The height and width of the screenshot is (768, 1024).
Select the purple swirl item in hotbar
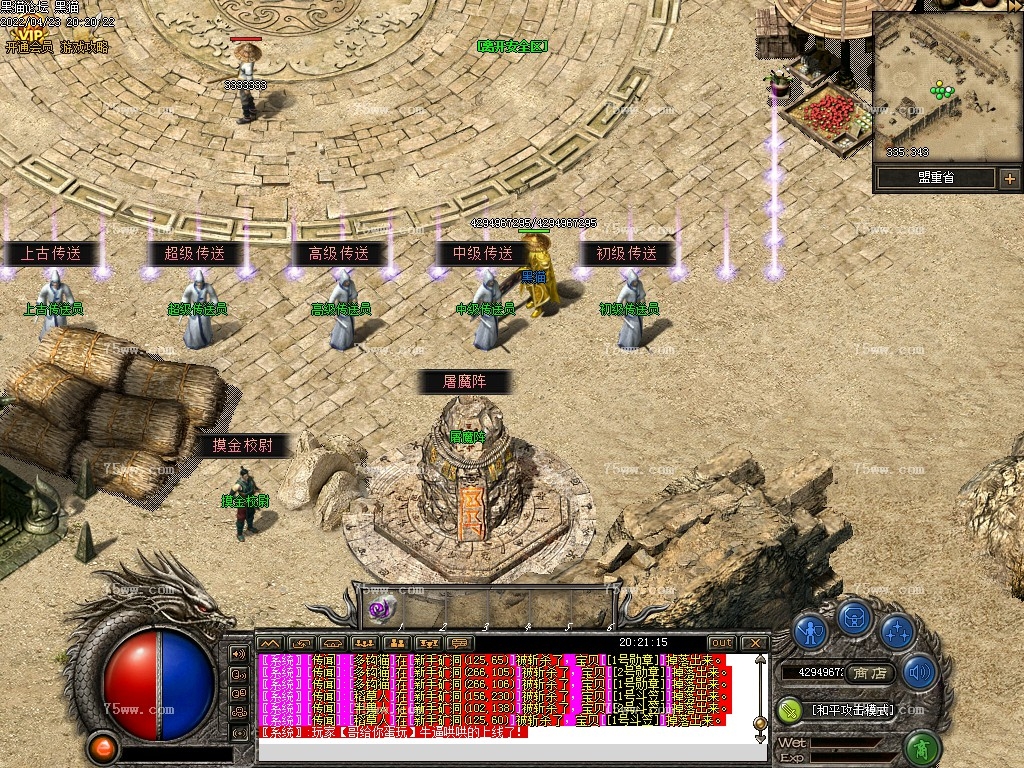coord(380,608)
